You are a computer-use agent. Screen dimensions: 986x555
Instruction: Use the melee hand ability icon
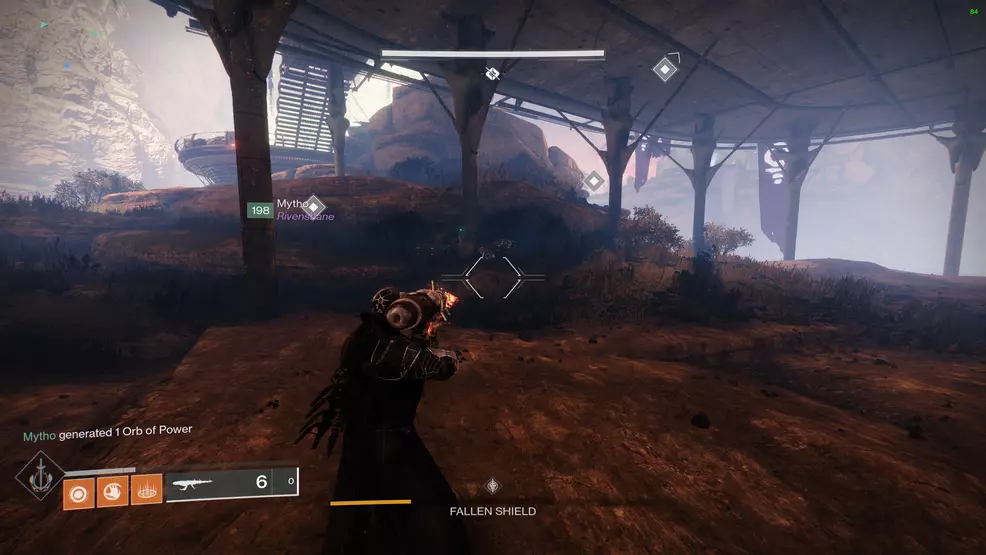(112, 490)
